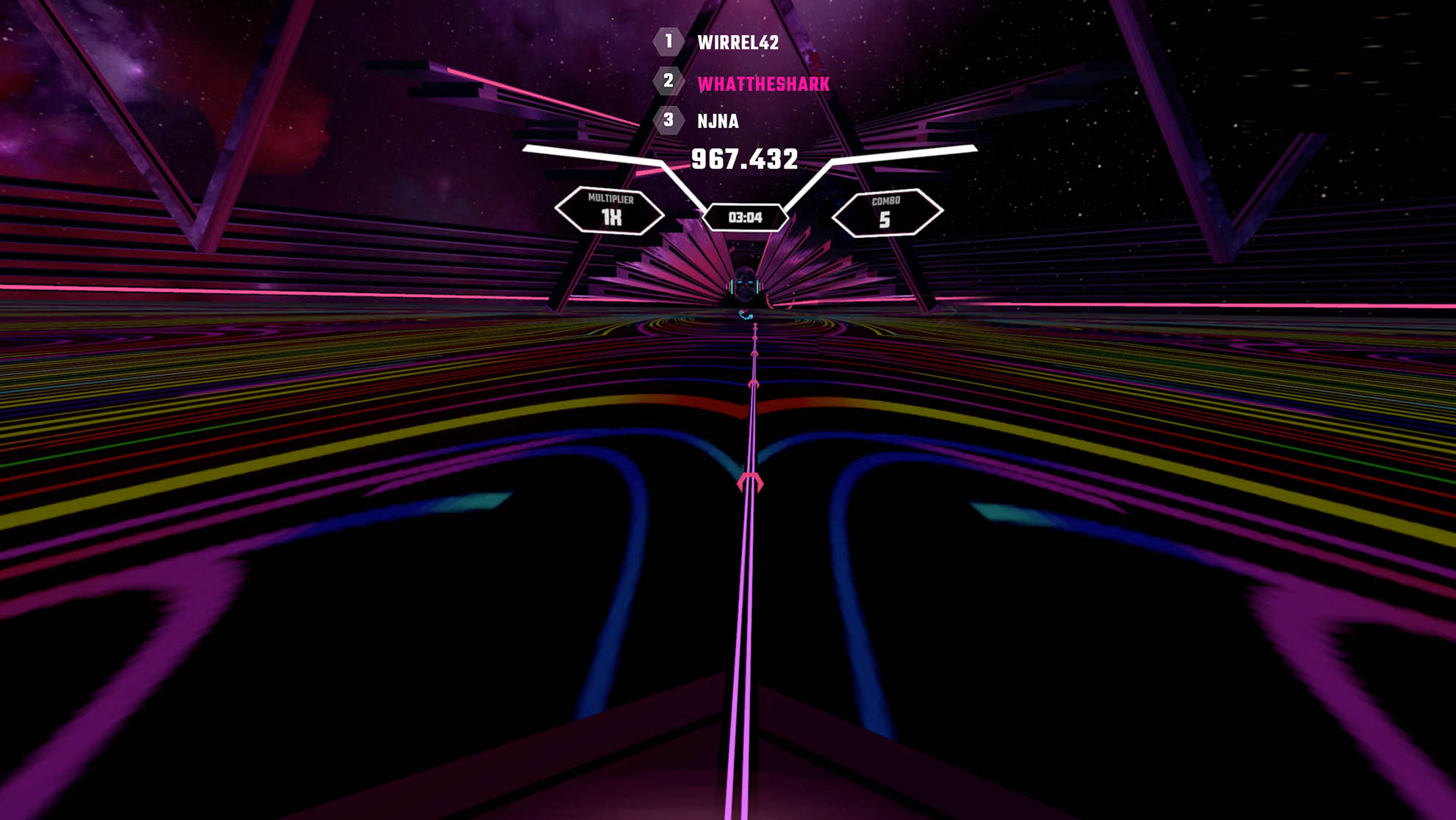Image resolution: width=1456 pixels, height=820 pixels.
Task: Click the rank 1 hexagon badge
Action: tap(668, 43)
